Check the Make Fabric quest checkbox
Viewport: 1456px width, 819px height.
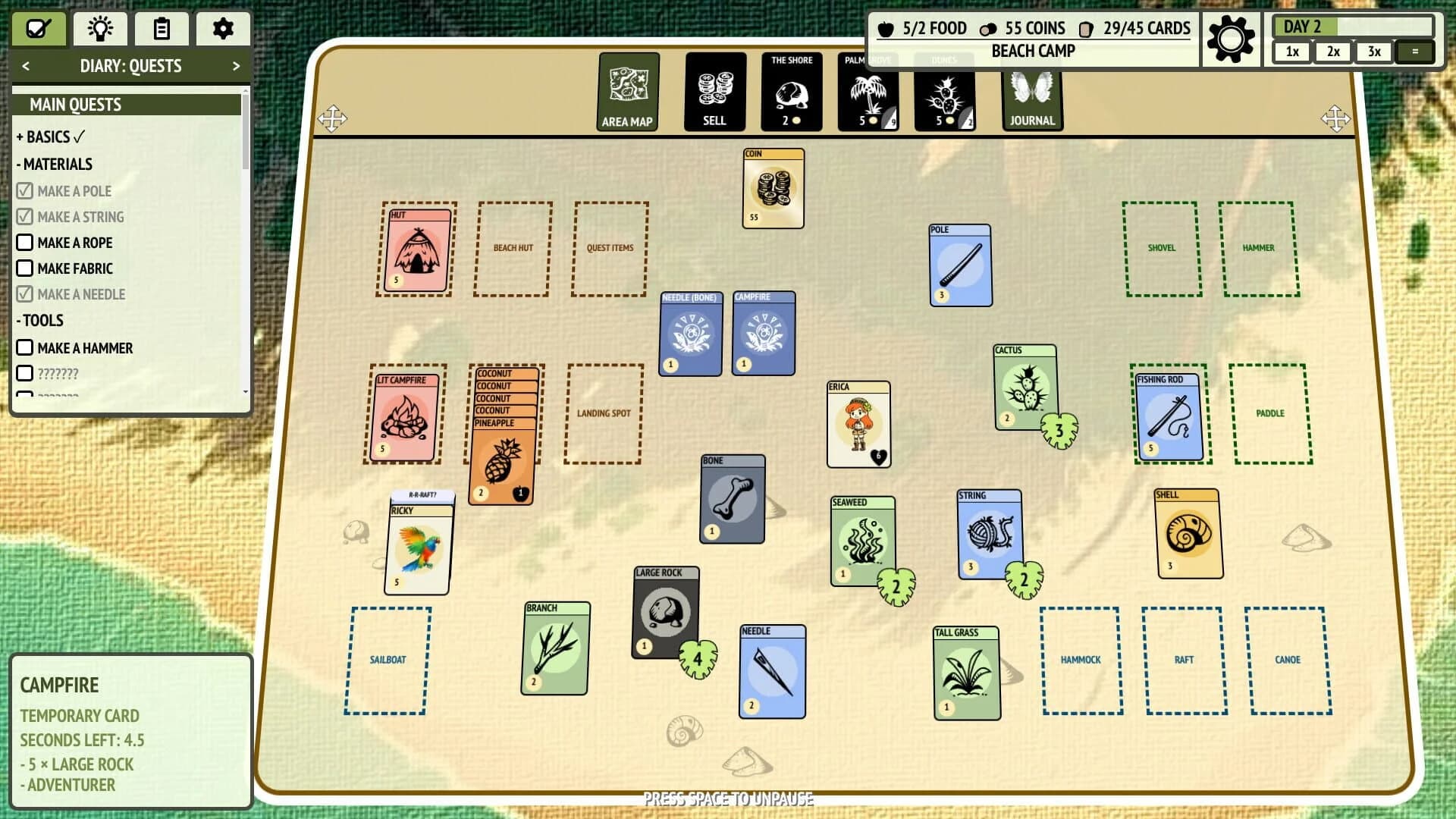click(x=26, y=268)
